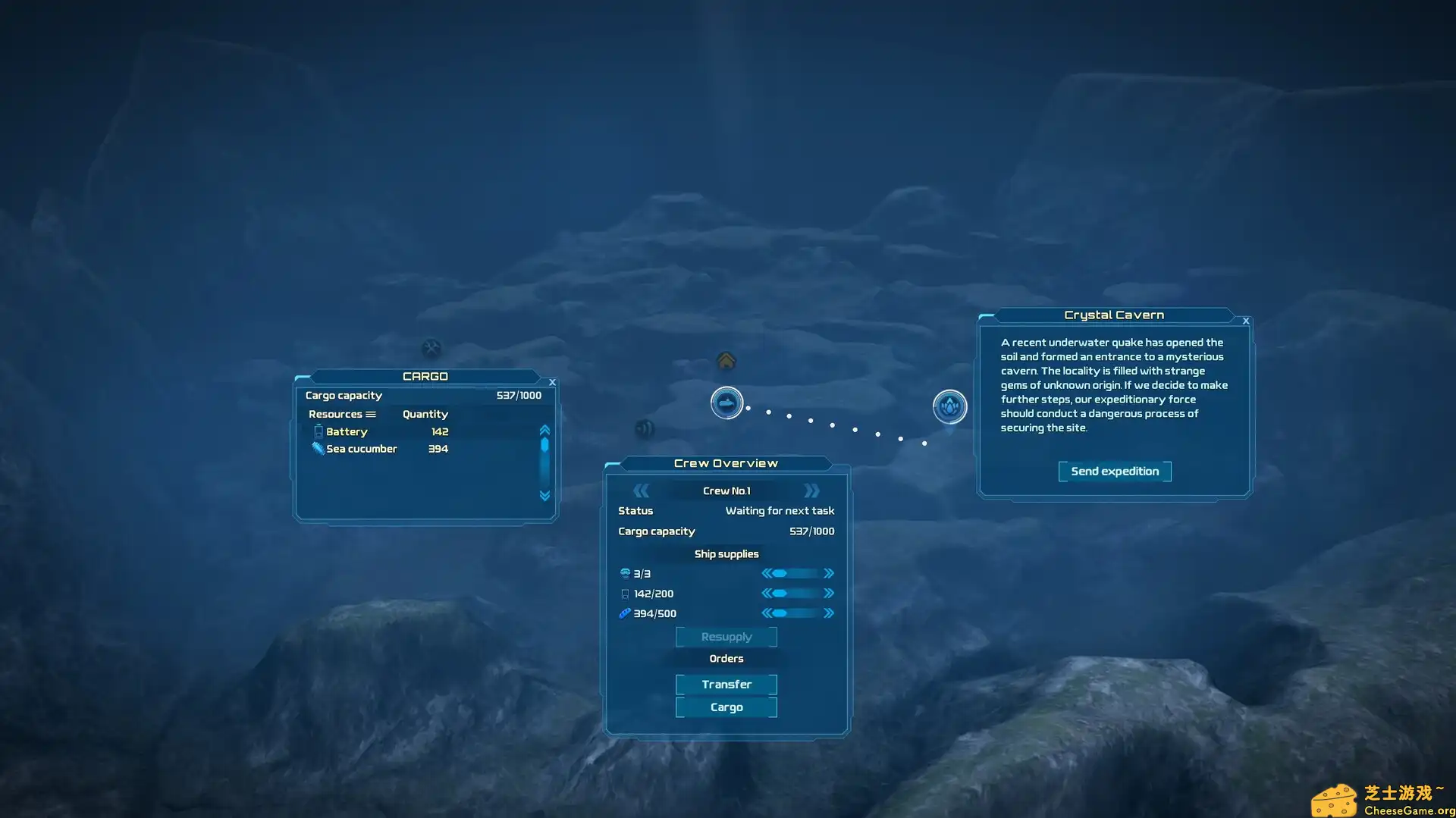Select the Cargo panel title bar

pyautogui.click(x=425, y=376)
